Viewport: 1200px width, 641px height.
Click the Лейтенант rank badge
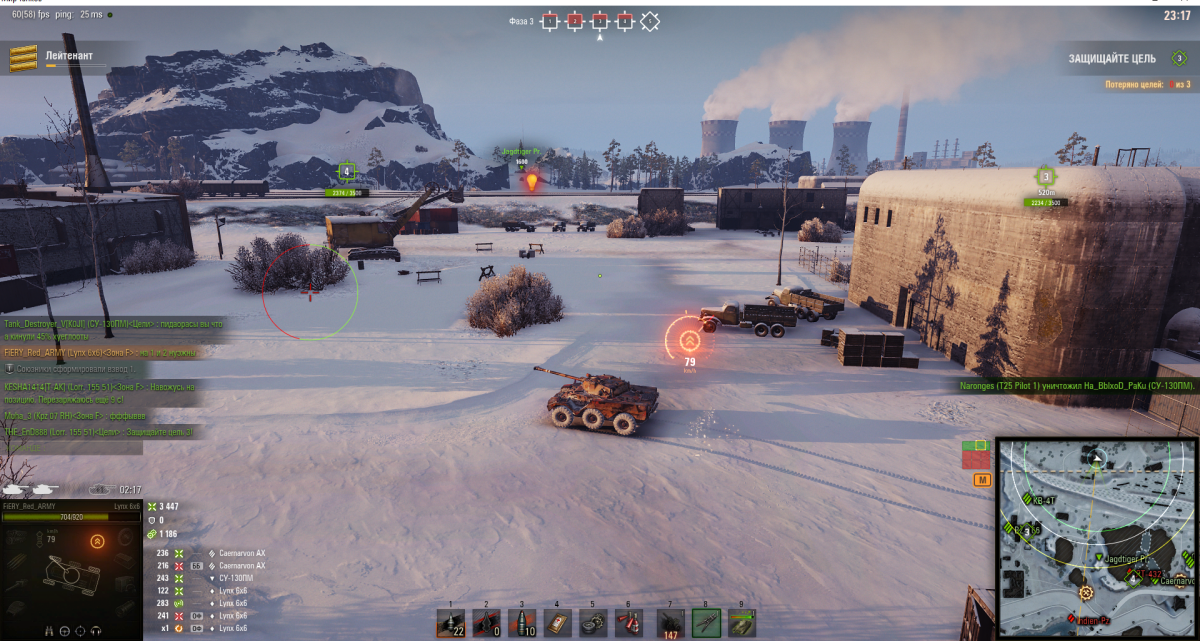(x=20, y=60)
